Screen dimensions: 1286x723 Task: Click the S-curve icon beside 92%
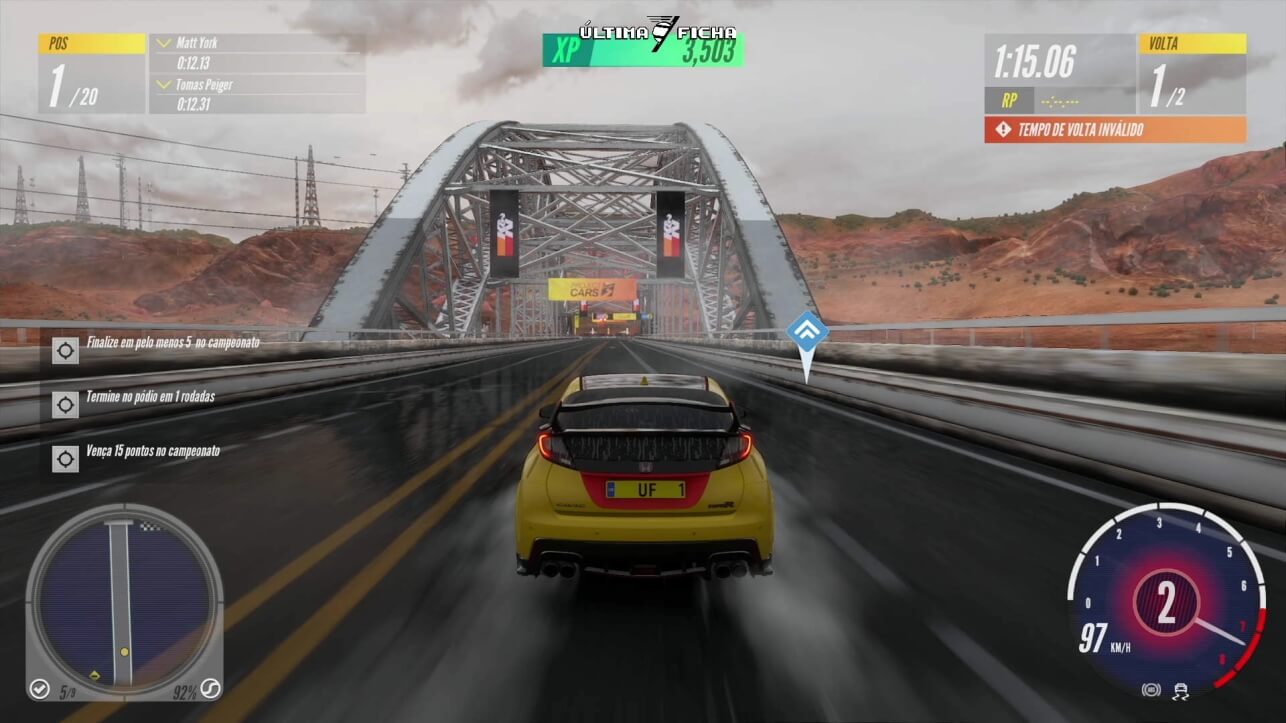pos(209,688)
